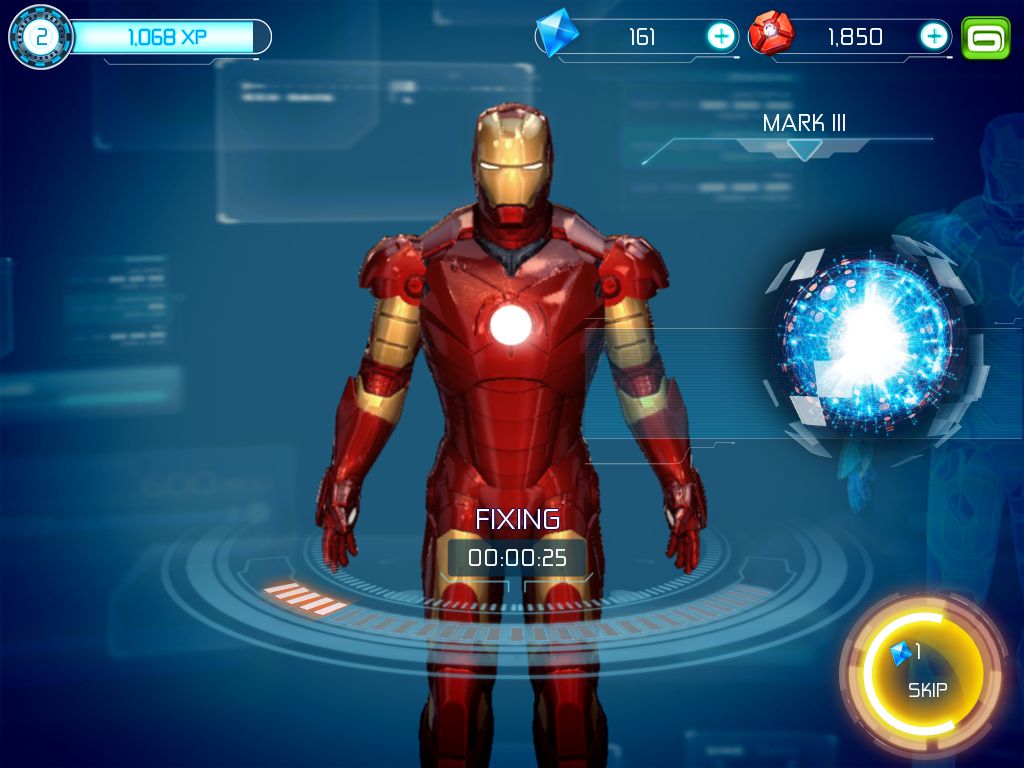Select the level 2 player badge

[41, 37]
